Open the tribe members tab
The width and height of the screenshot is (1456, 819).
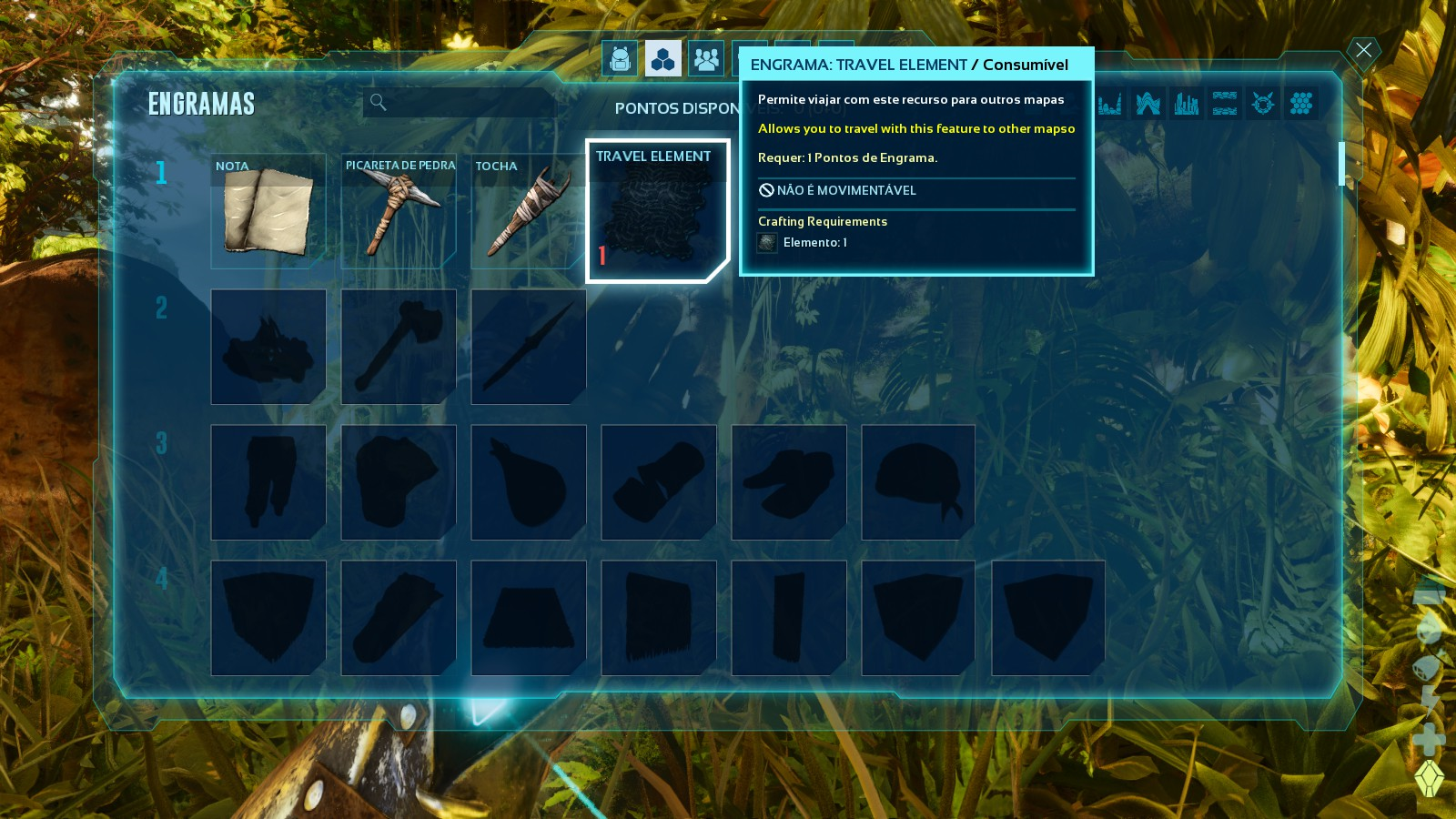coord(706,59)
